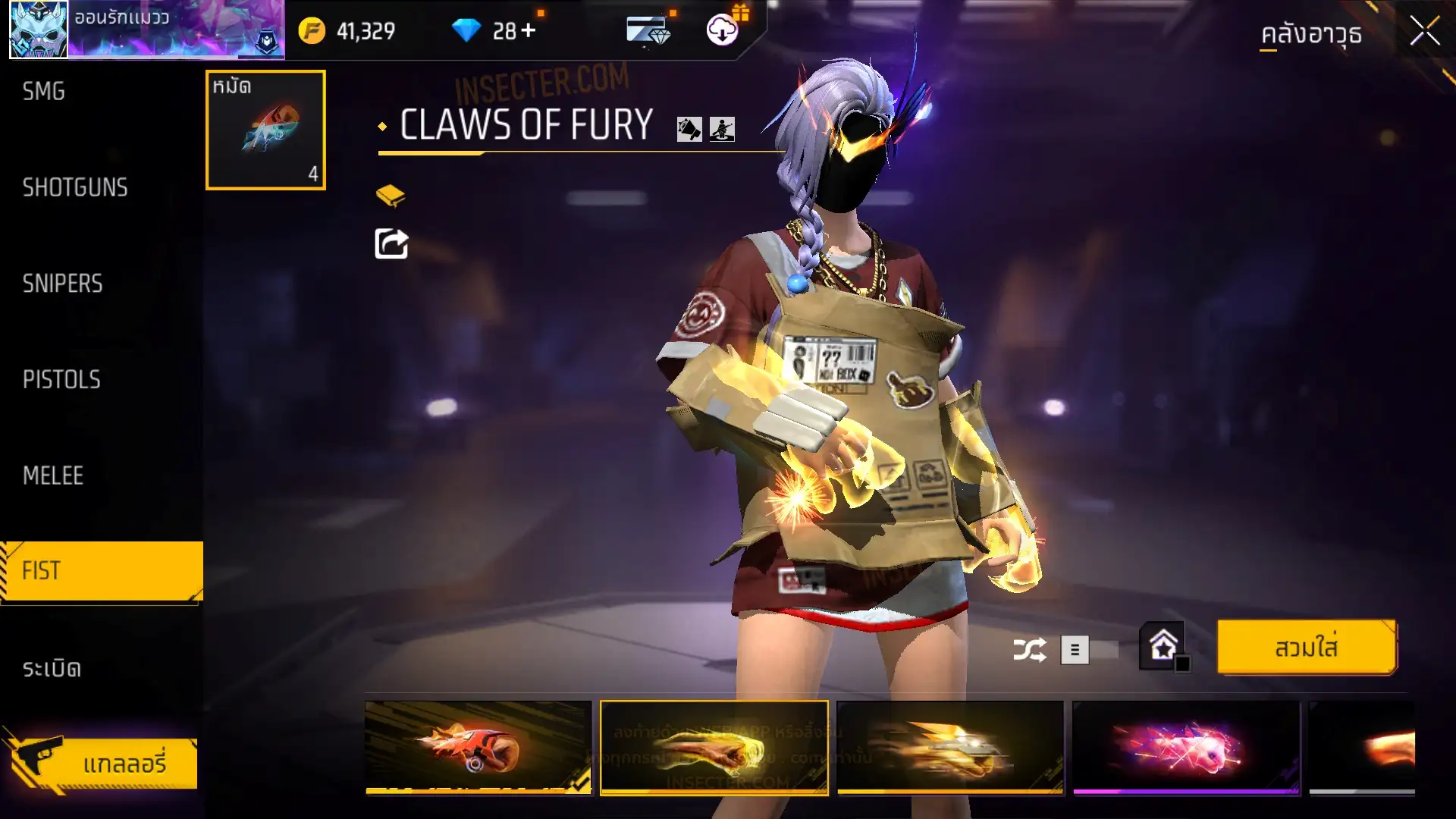Open the SHOTGUNS category
1456x819 pixels.
pos(75,187)
